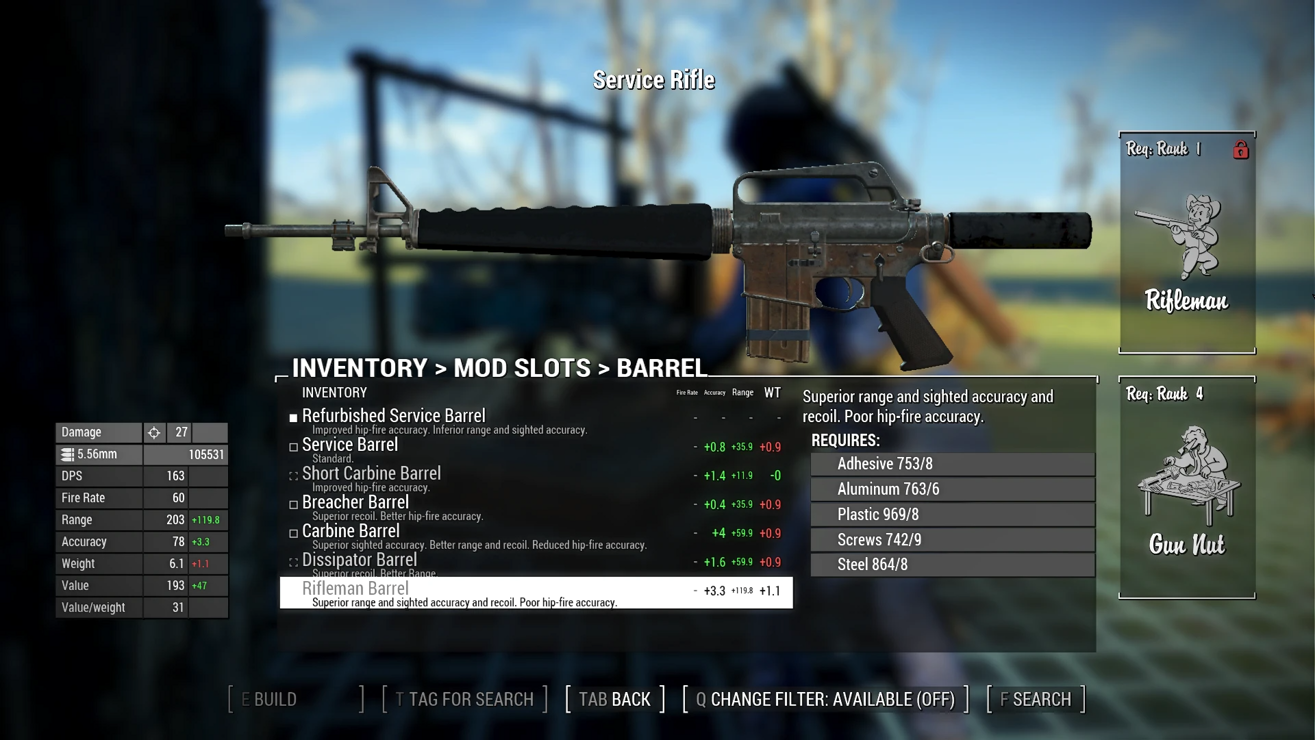Viewport: 1315px width, 740px height.
Task: Choose the Service Barrel entry
Action: coord(350,445)
